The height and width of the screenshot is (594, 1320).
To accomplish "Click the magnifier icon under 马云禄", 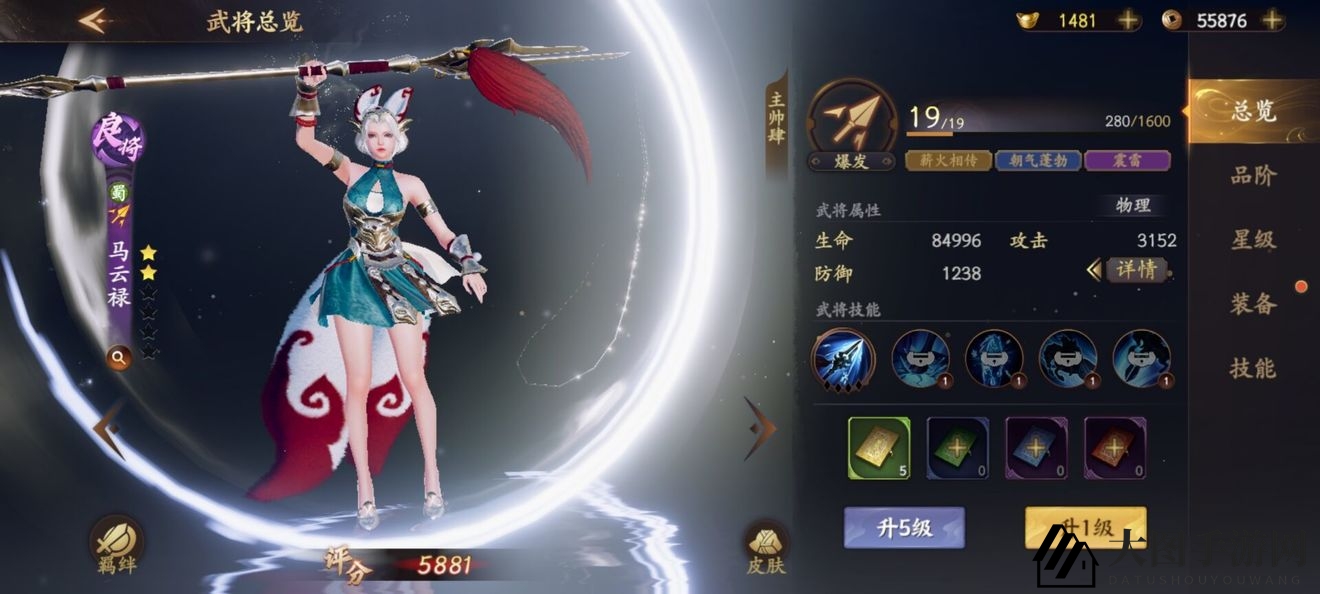I will (119, 357).
